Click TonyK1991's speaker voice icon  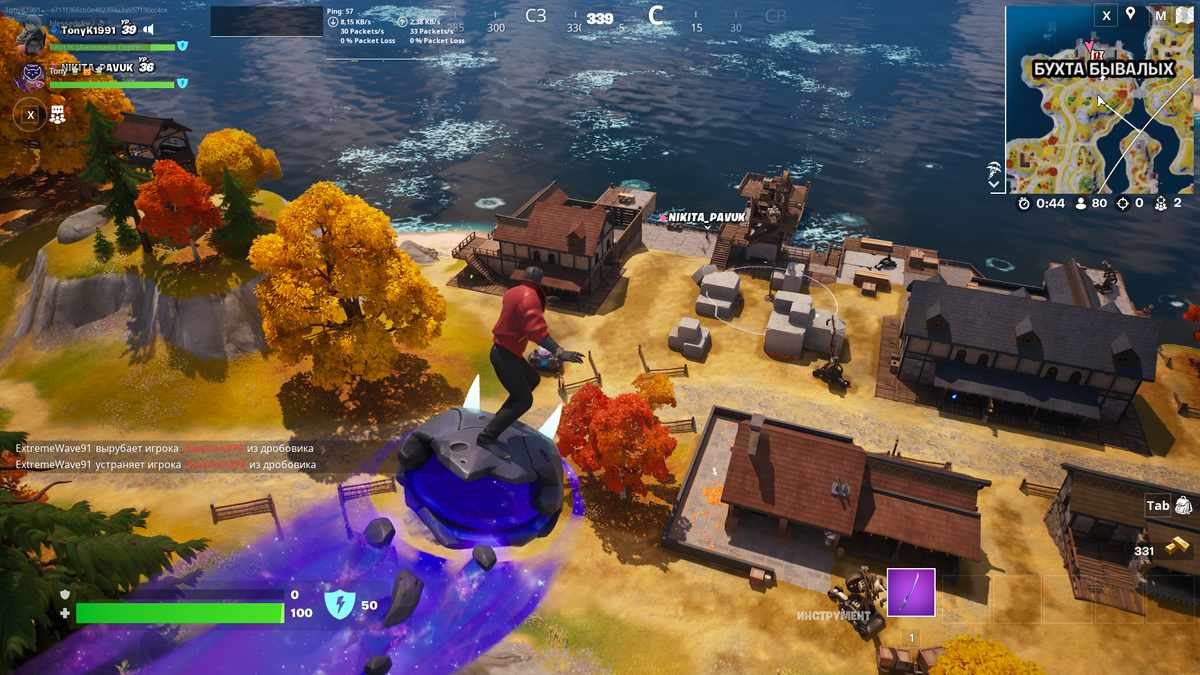148,31
